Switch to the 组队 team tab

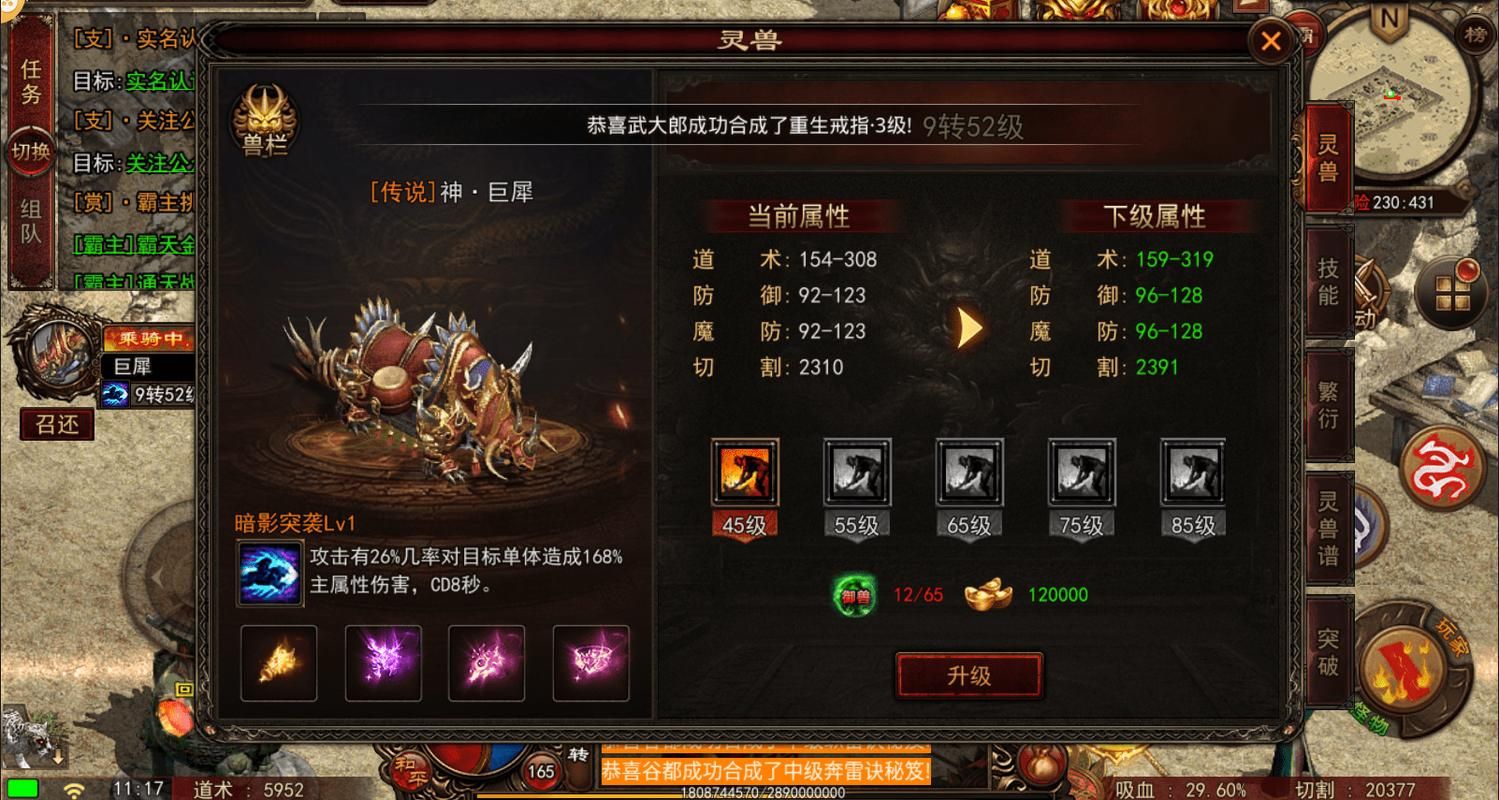tap(31, 222)
